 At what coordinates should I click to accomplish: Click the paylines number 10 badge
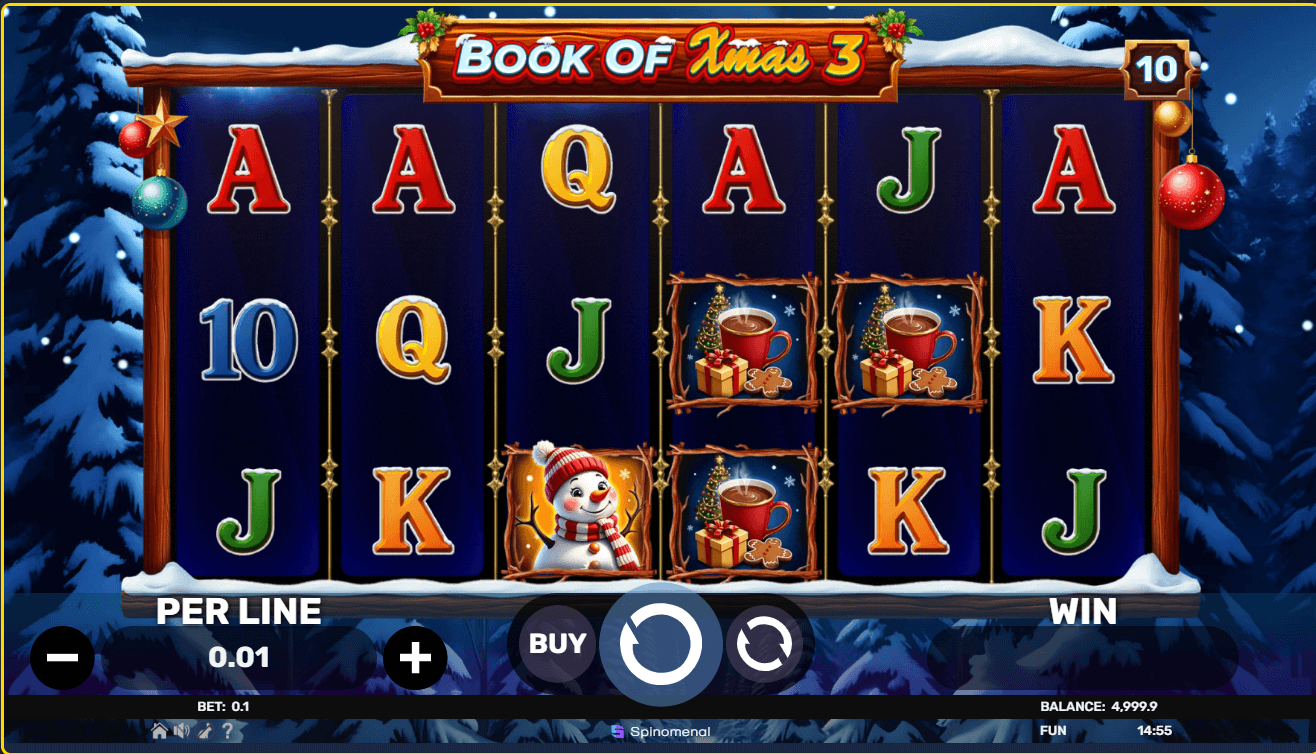1157,69
